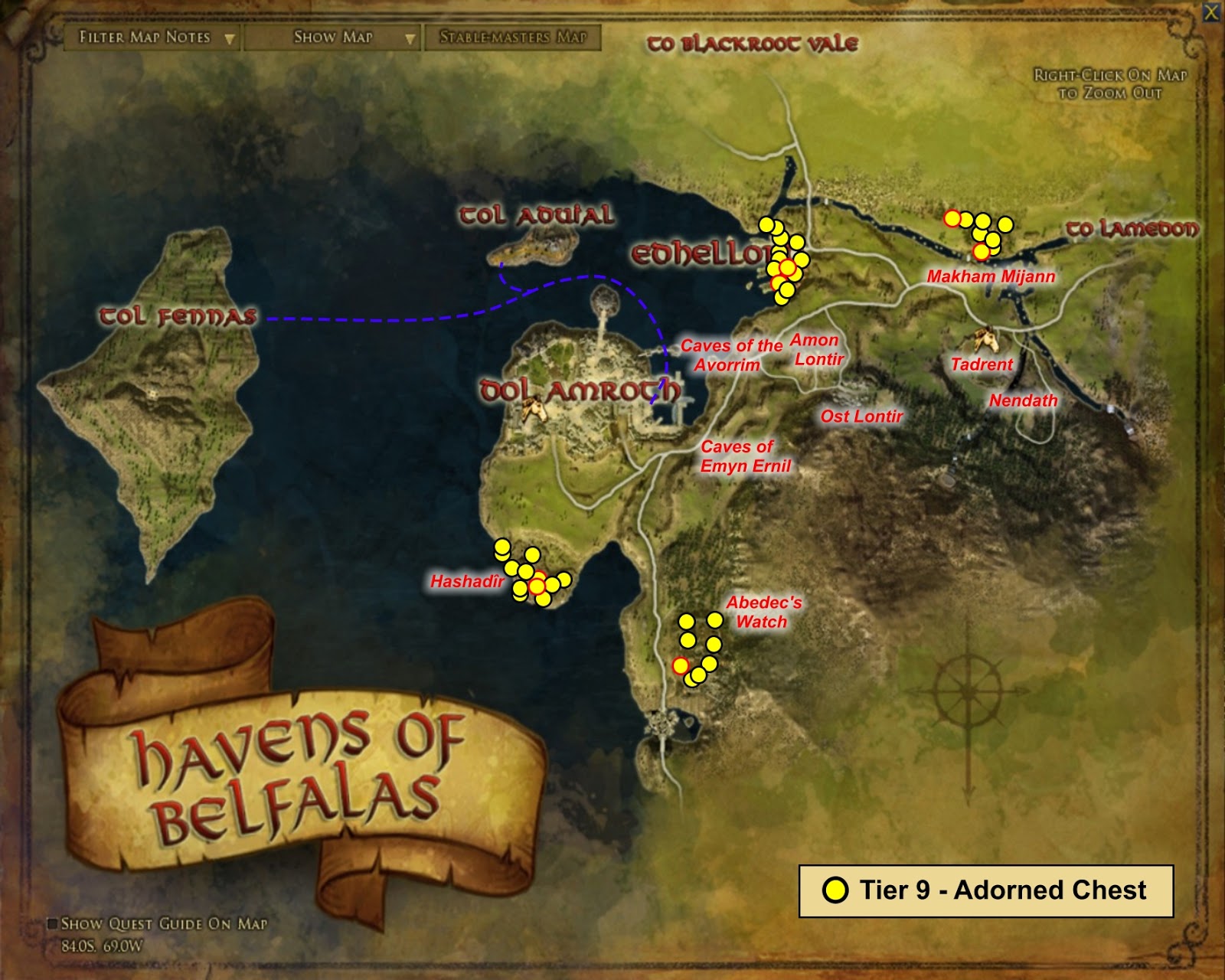The width and height of the screenshot is (1225, 980).
Task: Travel to Blackroot Vale via the map exit label
Action: click(x=752, y=44)
